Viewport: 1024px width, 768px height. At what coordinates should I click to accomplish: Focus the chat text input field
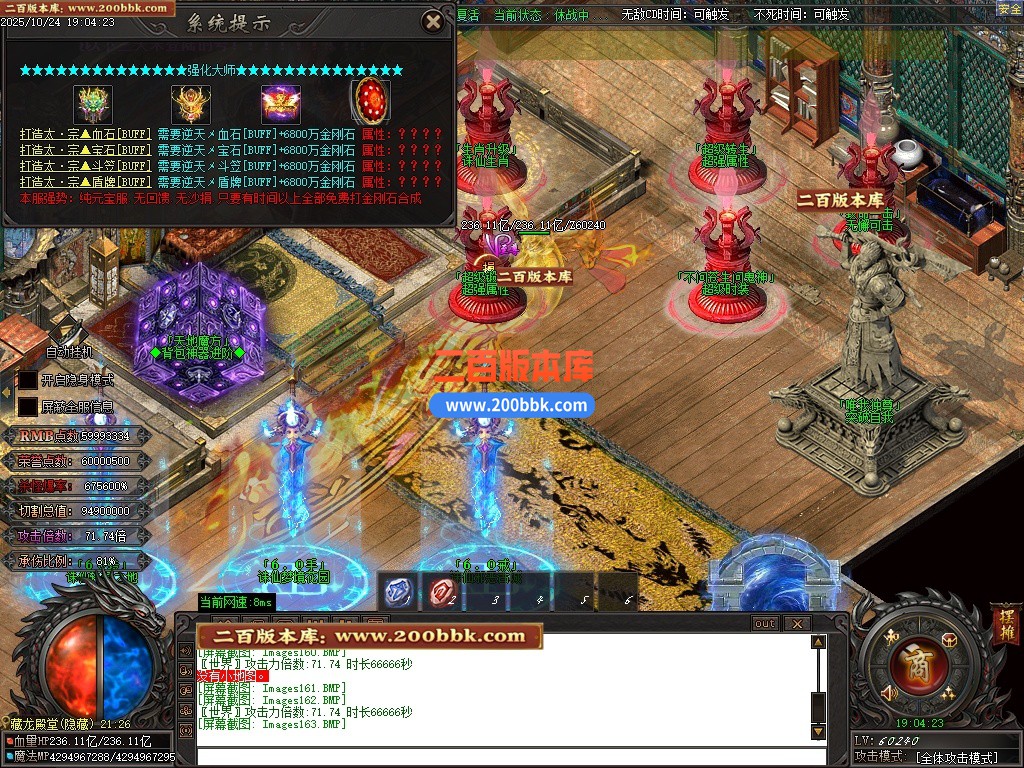tap(500, 755)
